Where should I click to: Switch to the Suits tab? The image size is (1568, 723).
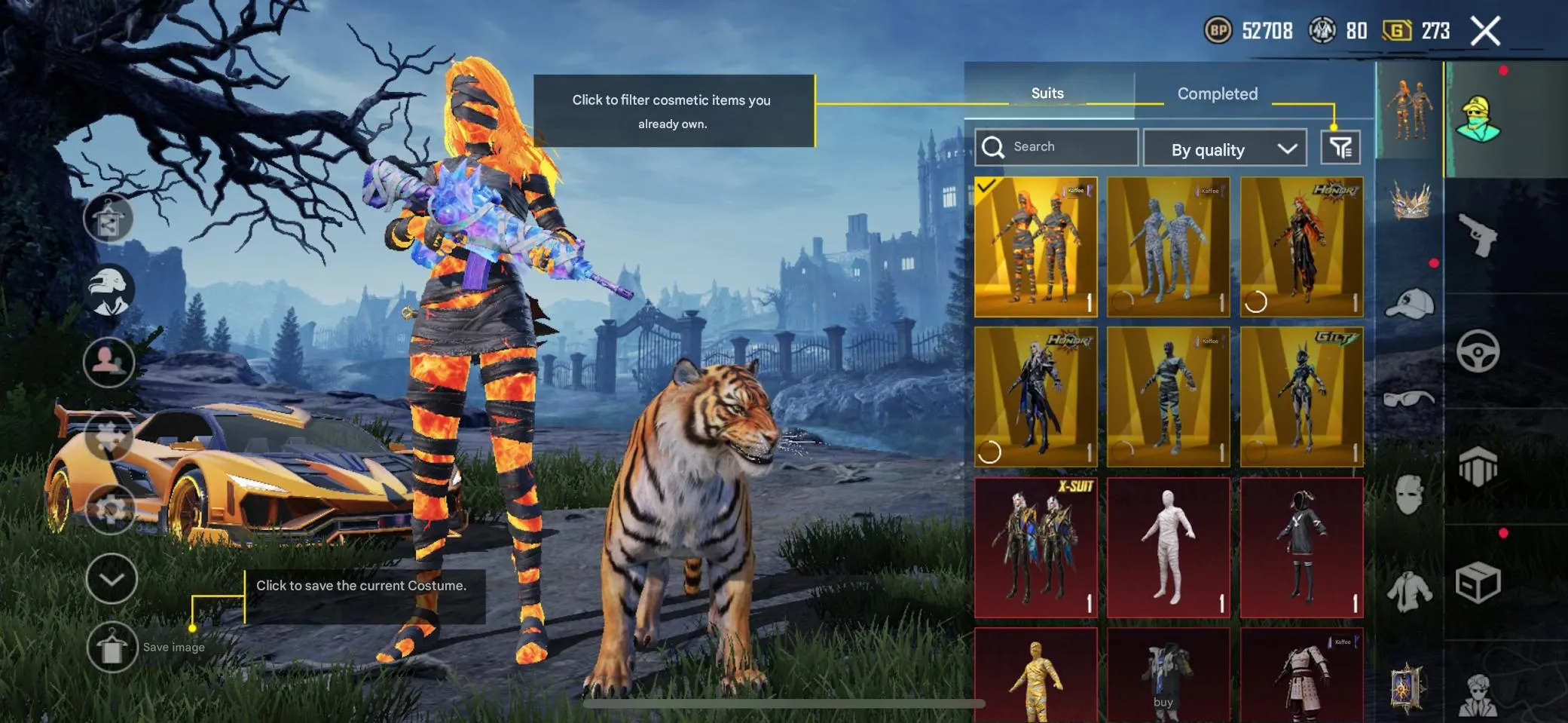1047,93
